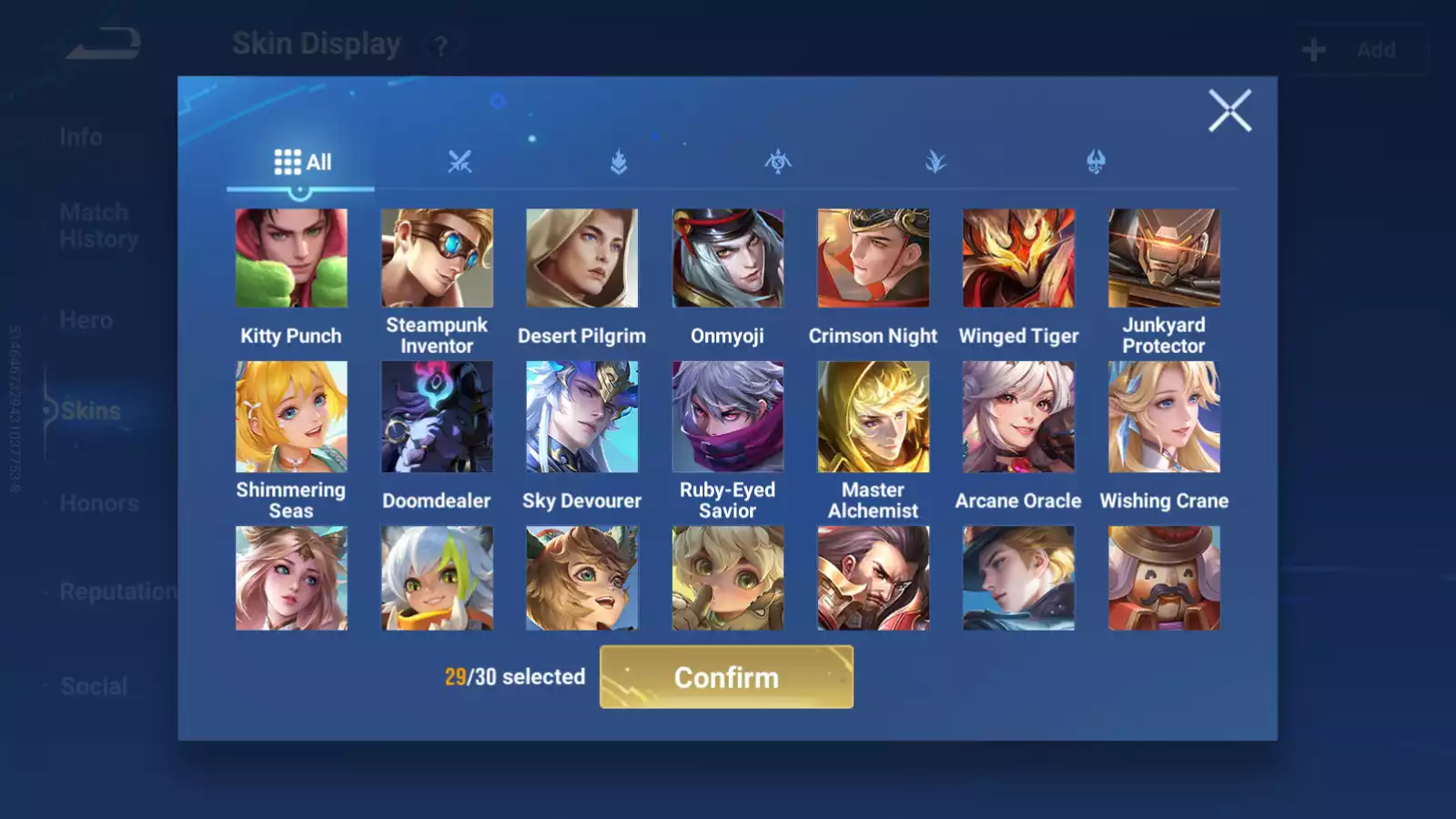Select the Shimmering Seas skin
The image size is (1456, 819).
(x=291, y=417)
